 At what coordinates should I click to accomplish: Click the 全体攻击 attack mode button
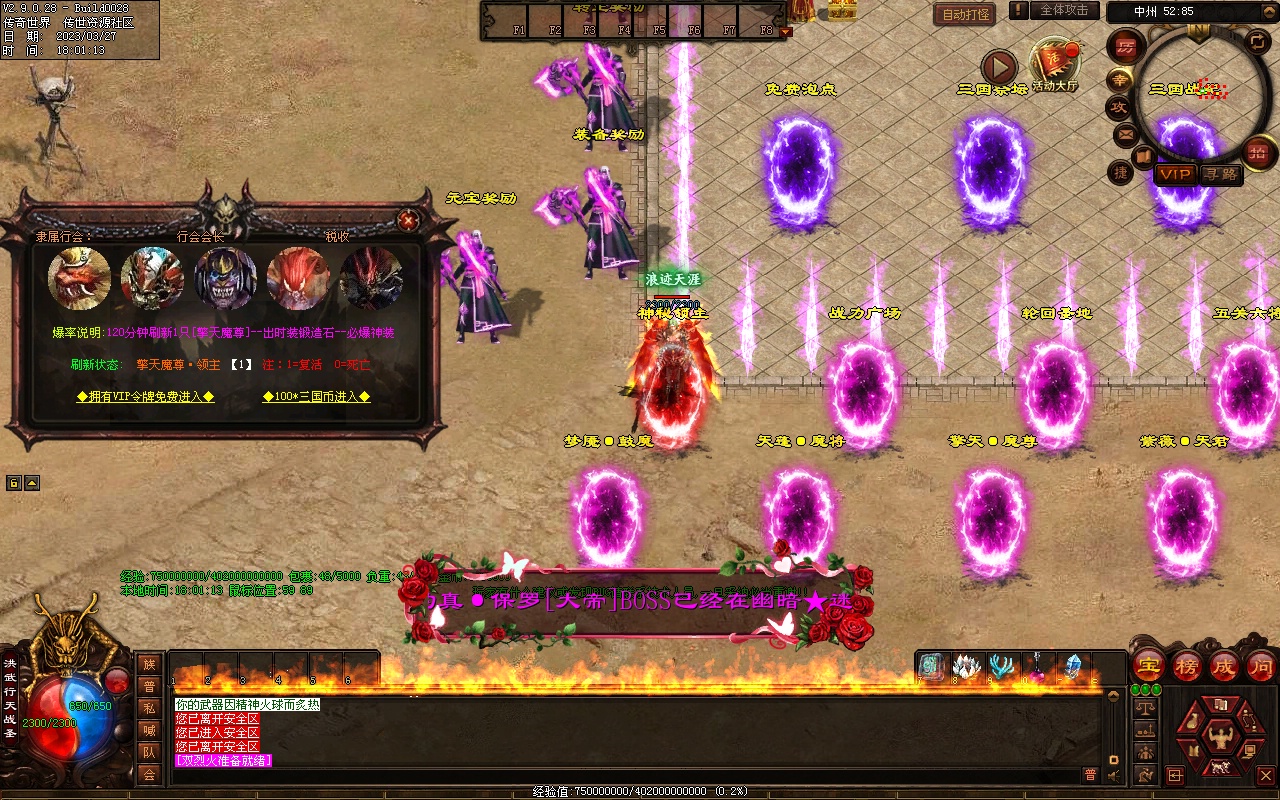[x=1064, y=11]
